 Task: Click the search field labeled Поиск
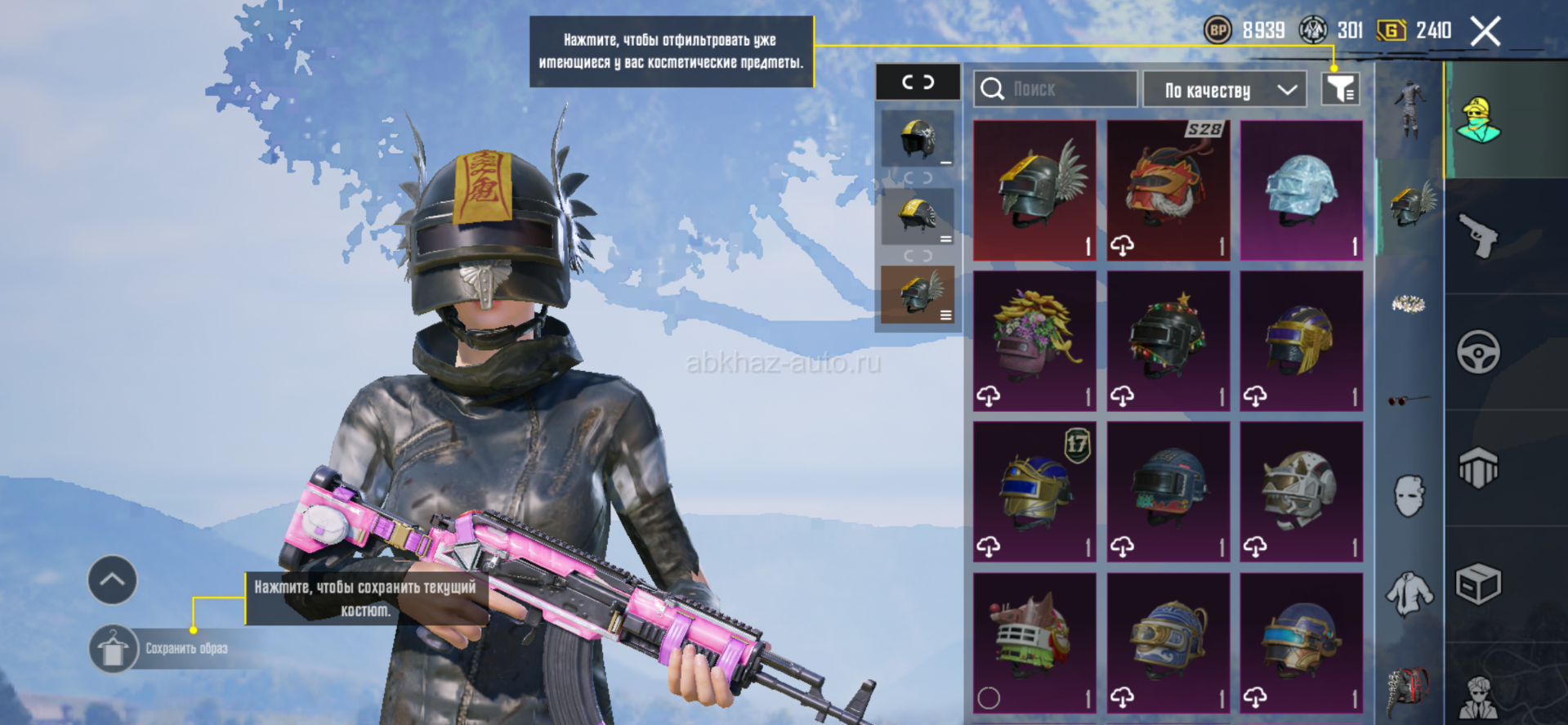click(1055, 89)
